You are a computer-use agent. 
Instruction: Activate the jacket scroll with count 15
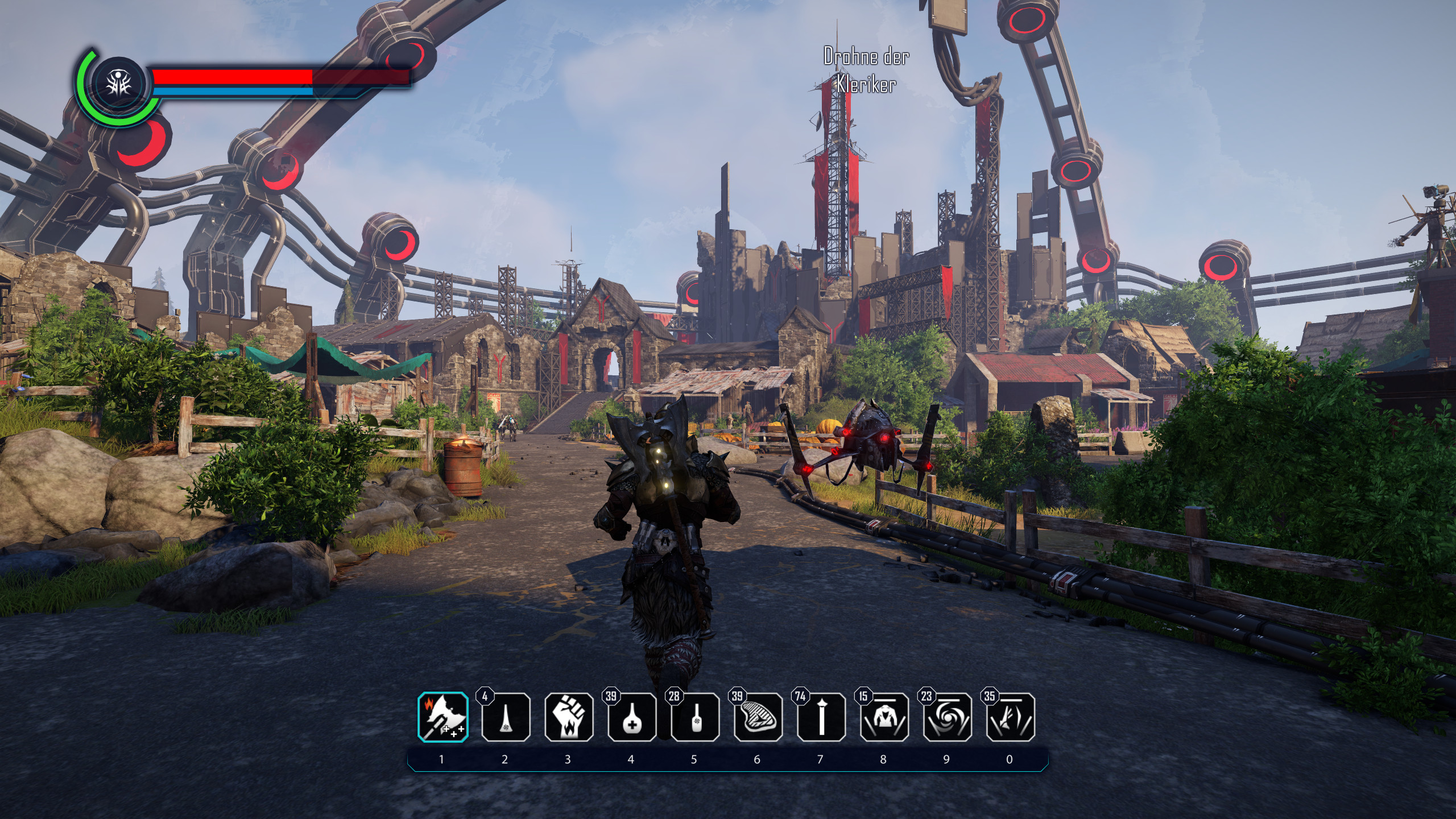click(884, 717)
